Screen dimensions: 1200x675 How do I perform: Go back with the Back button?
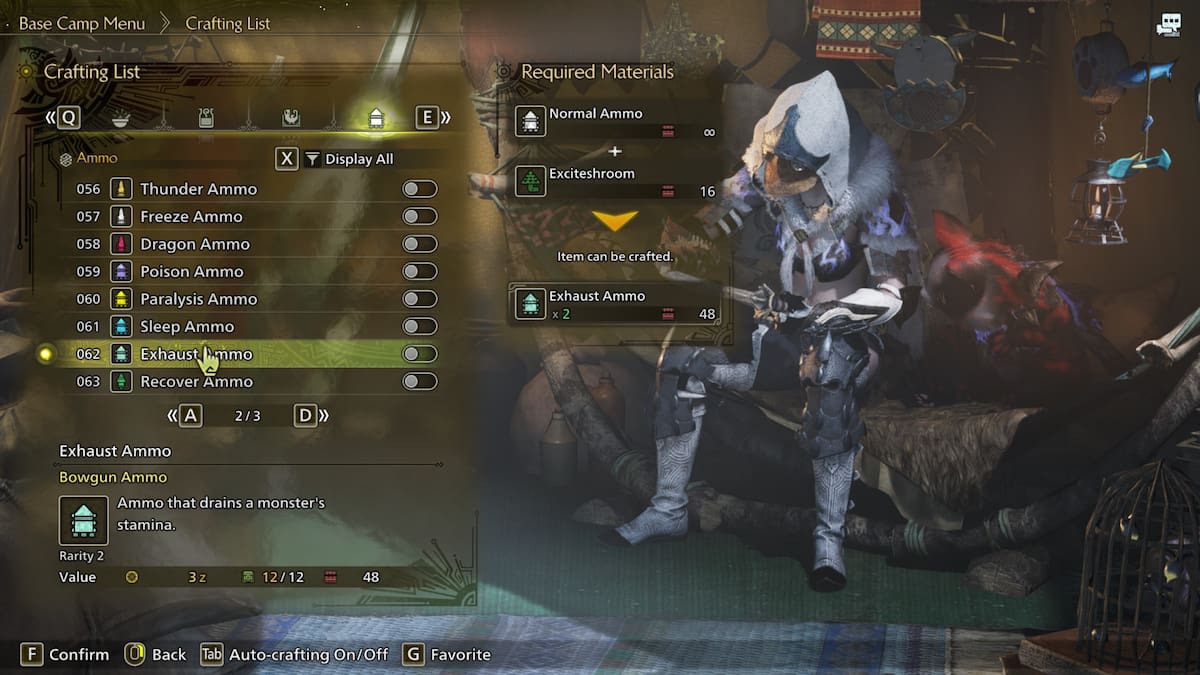156,654
